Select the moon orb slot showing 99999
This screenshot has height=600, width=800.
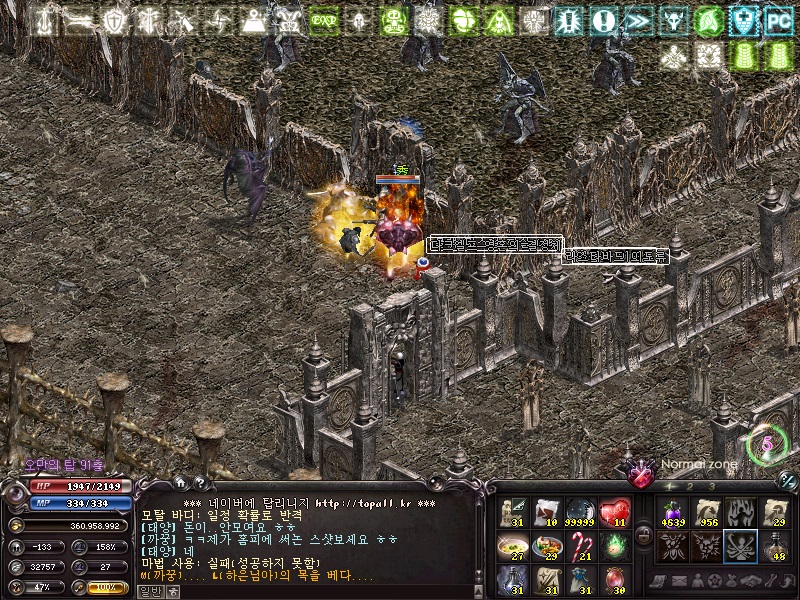coord(582,512)
